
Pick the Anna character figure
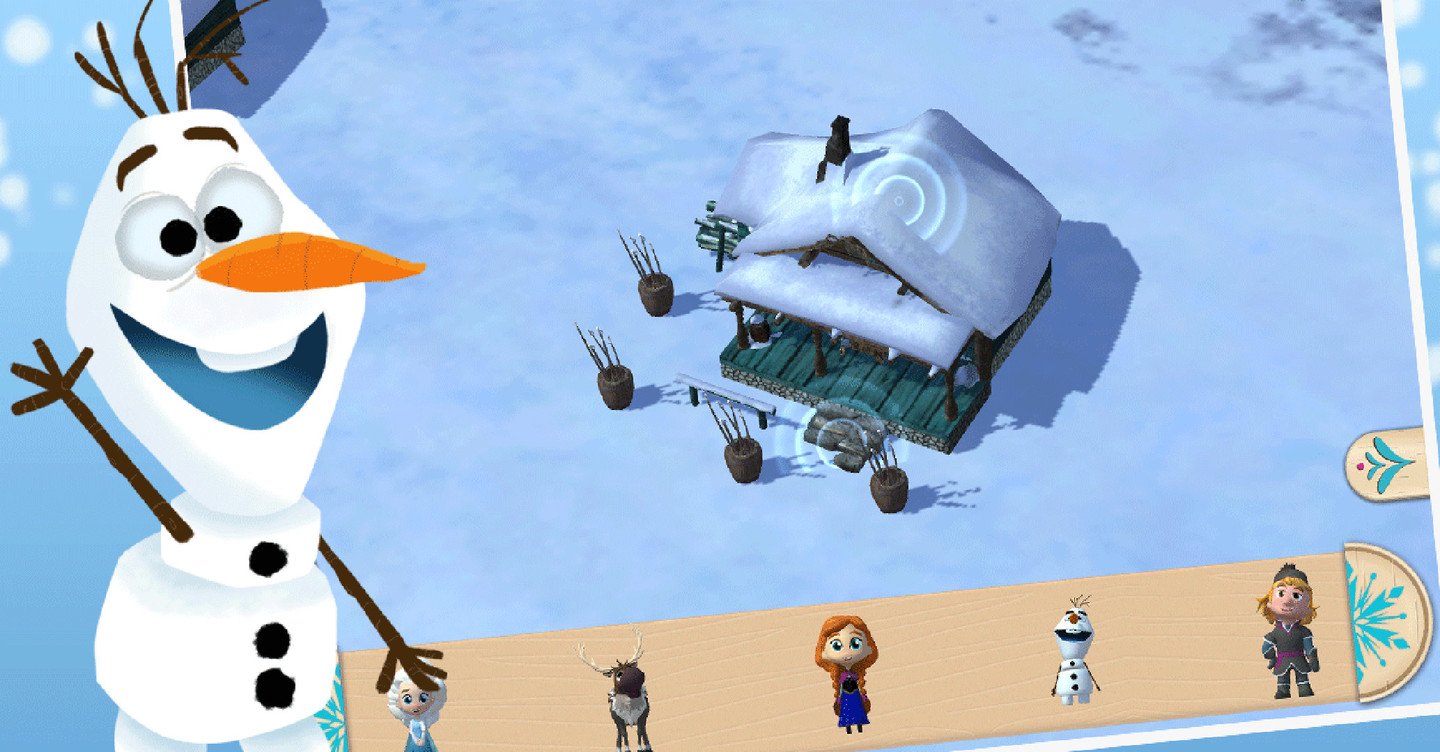[x=846, y=669]
